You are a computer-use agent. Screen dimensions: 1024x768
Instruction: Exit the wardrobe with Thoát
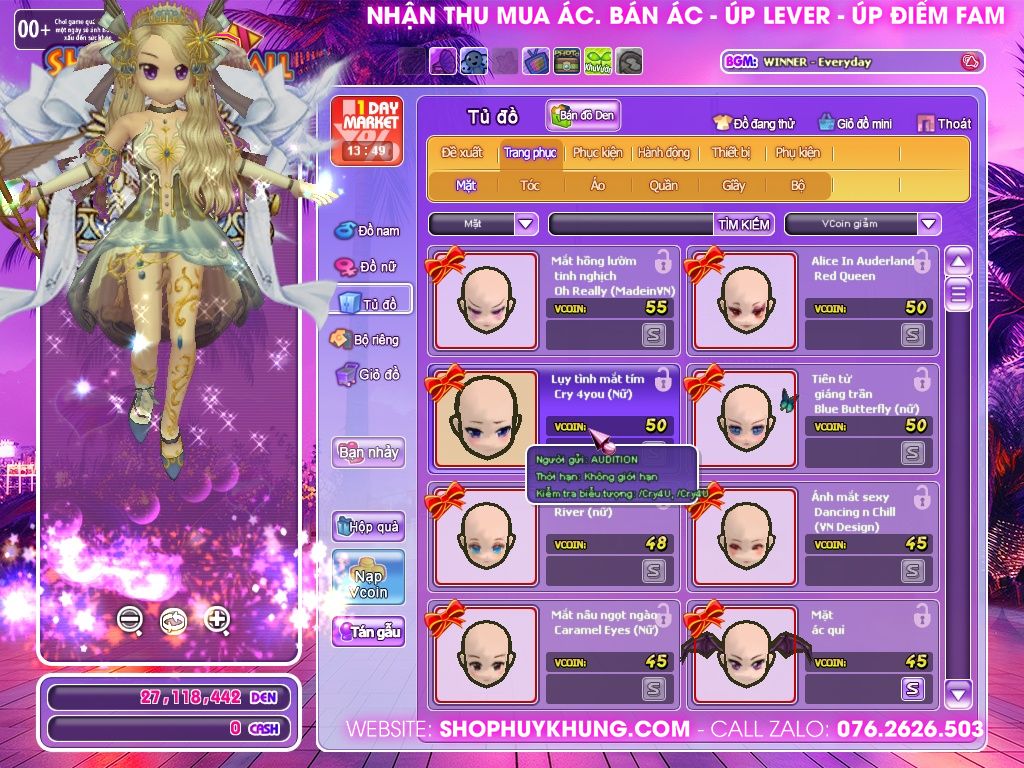pyautogui.click(x=943, y=123)
